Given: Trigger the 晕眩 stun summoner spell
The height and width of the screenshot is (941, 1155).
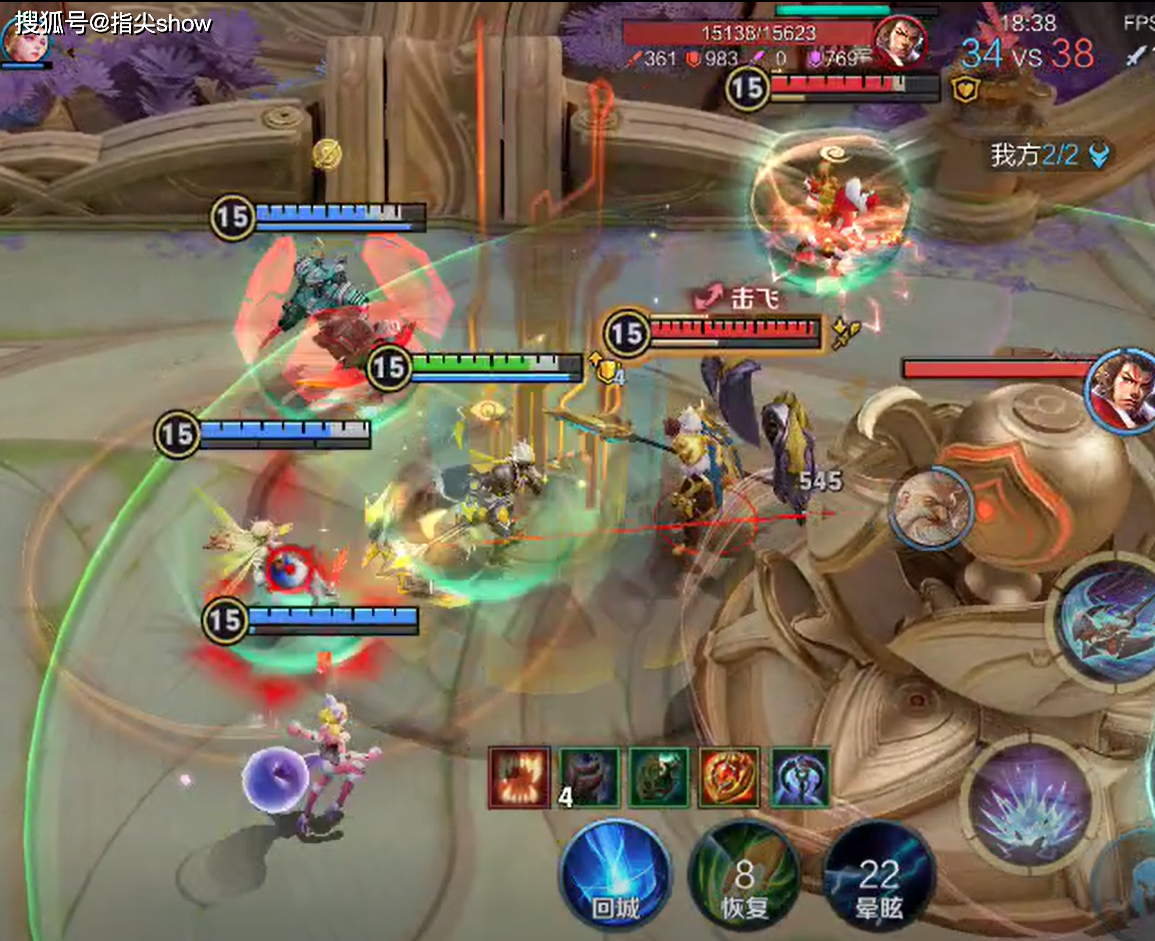Looking at the screenshot, I should pos(878,879).
